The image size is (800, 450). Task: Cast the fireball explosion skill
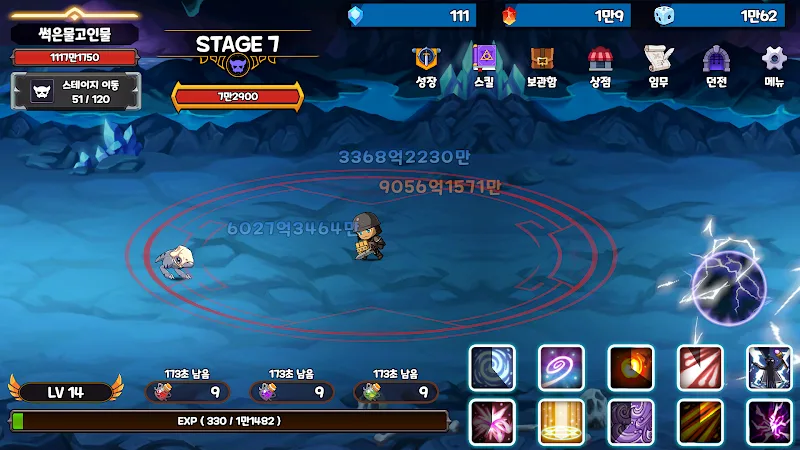631,367
